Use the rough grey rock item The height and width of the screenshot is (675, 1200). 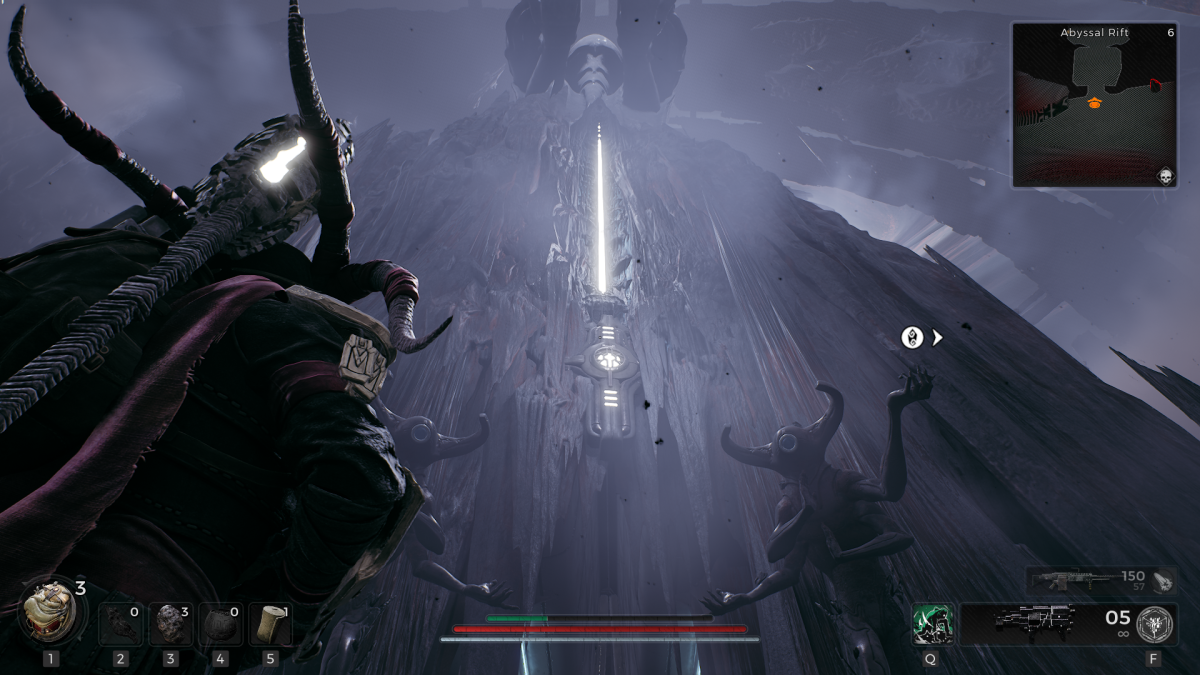[x=171, y=623]
